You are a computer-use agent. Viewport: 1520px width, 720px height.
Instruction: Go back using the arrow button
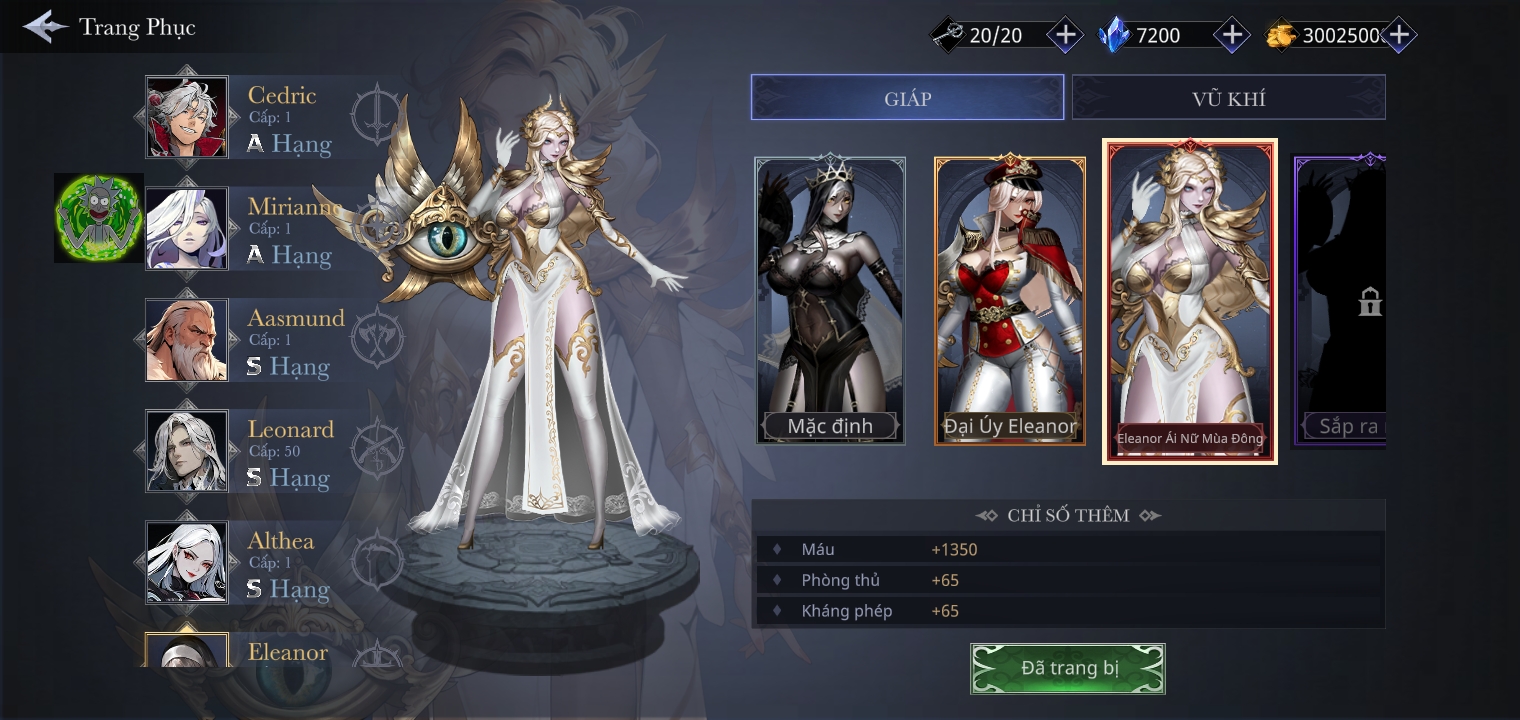[45, 27]
